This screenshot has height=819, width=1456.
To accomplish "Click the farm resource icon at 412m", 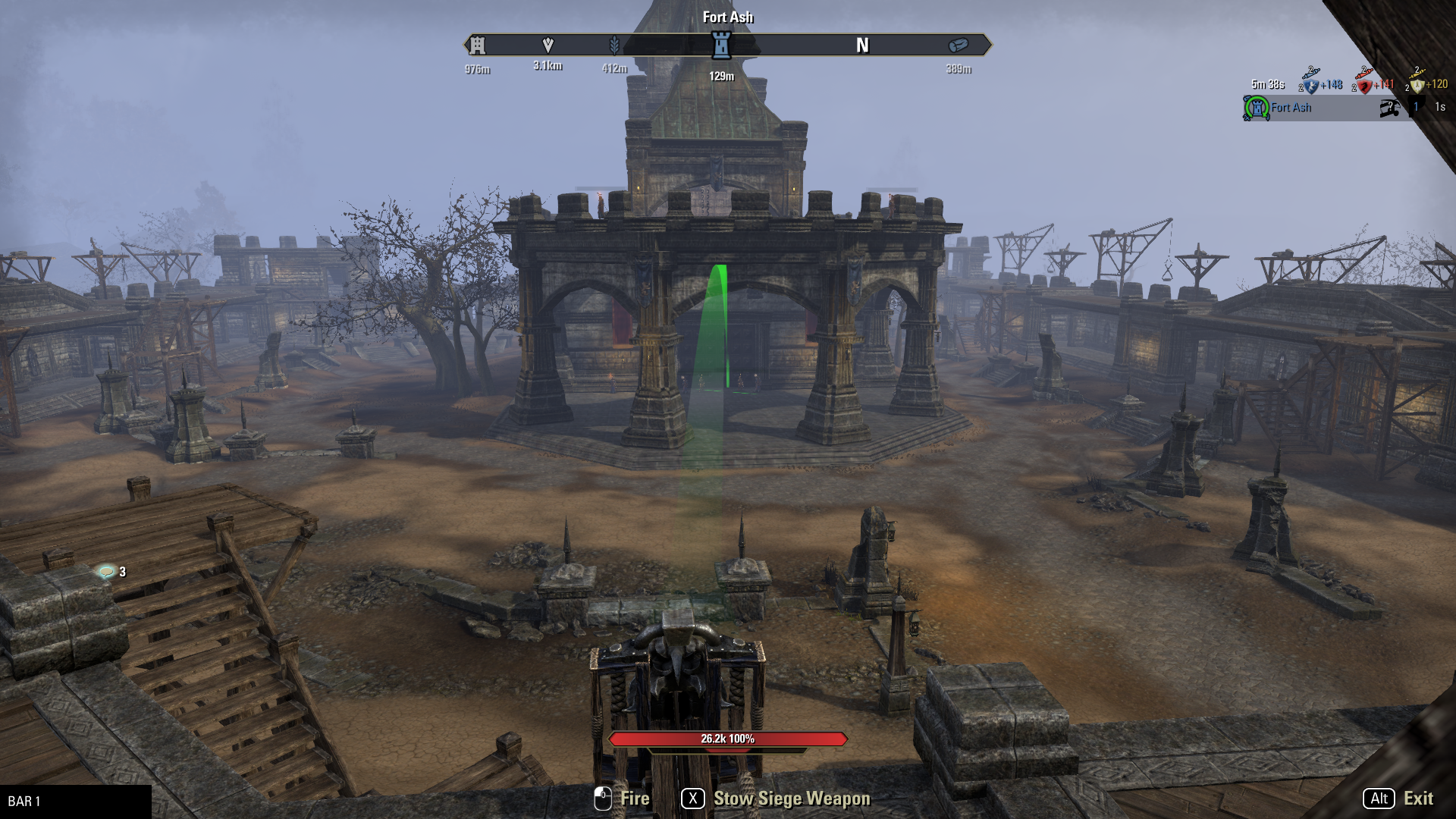I will click(614, 45).
